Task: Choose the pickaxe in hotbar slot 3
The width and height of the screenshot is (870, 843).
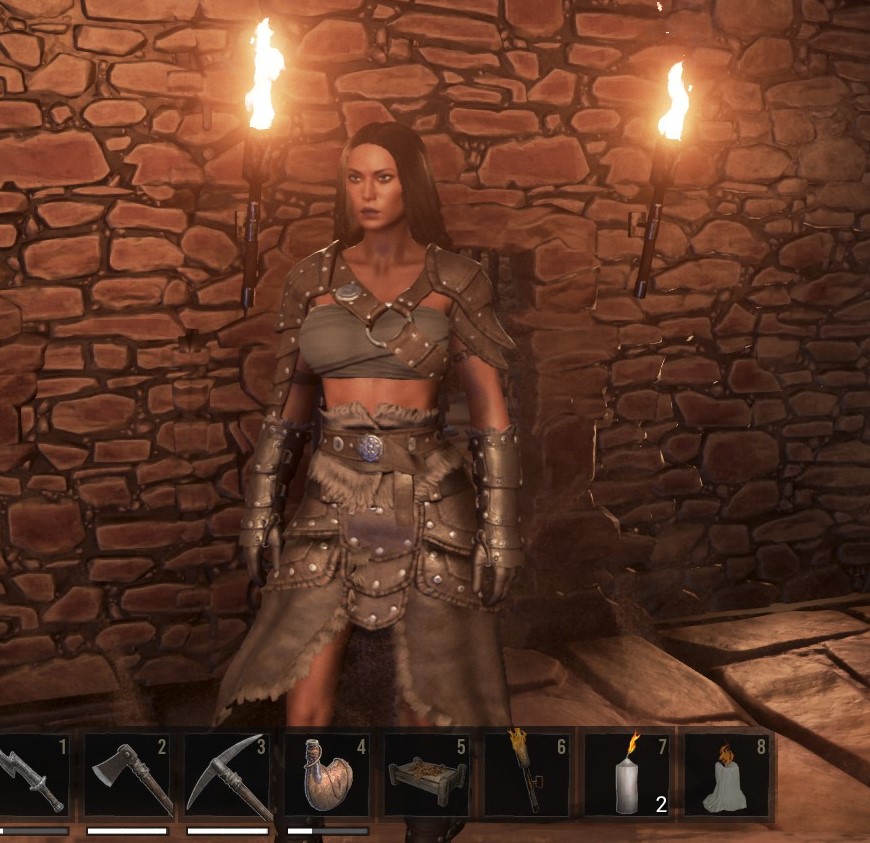Action: coord(227,777)
